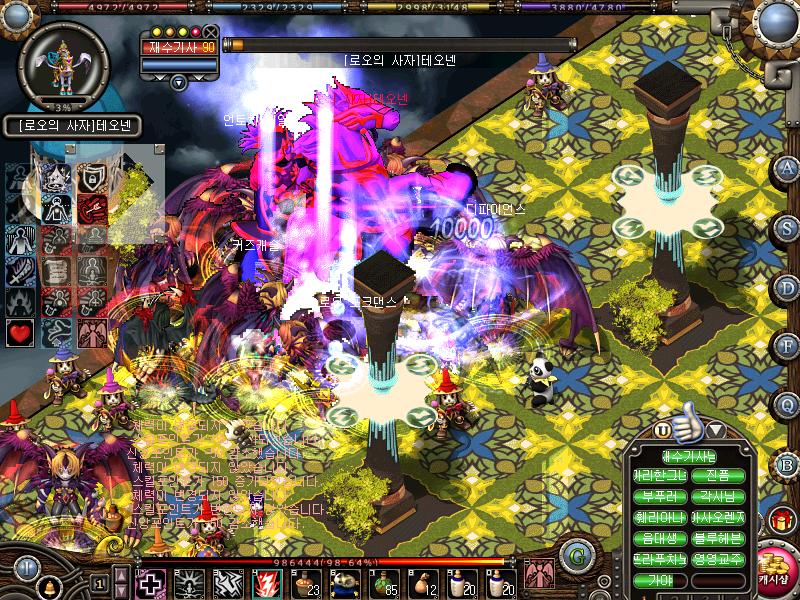Click the A shortcut button
800x600 pixels.
click(x=787, y=168)
